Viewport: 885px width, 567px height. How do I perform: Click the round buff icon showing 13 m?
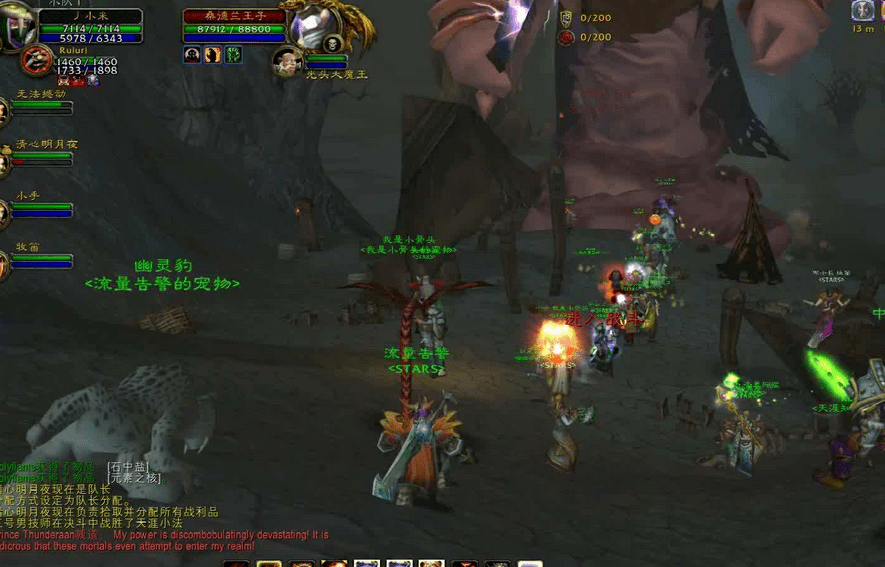(x=862, y=11)
